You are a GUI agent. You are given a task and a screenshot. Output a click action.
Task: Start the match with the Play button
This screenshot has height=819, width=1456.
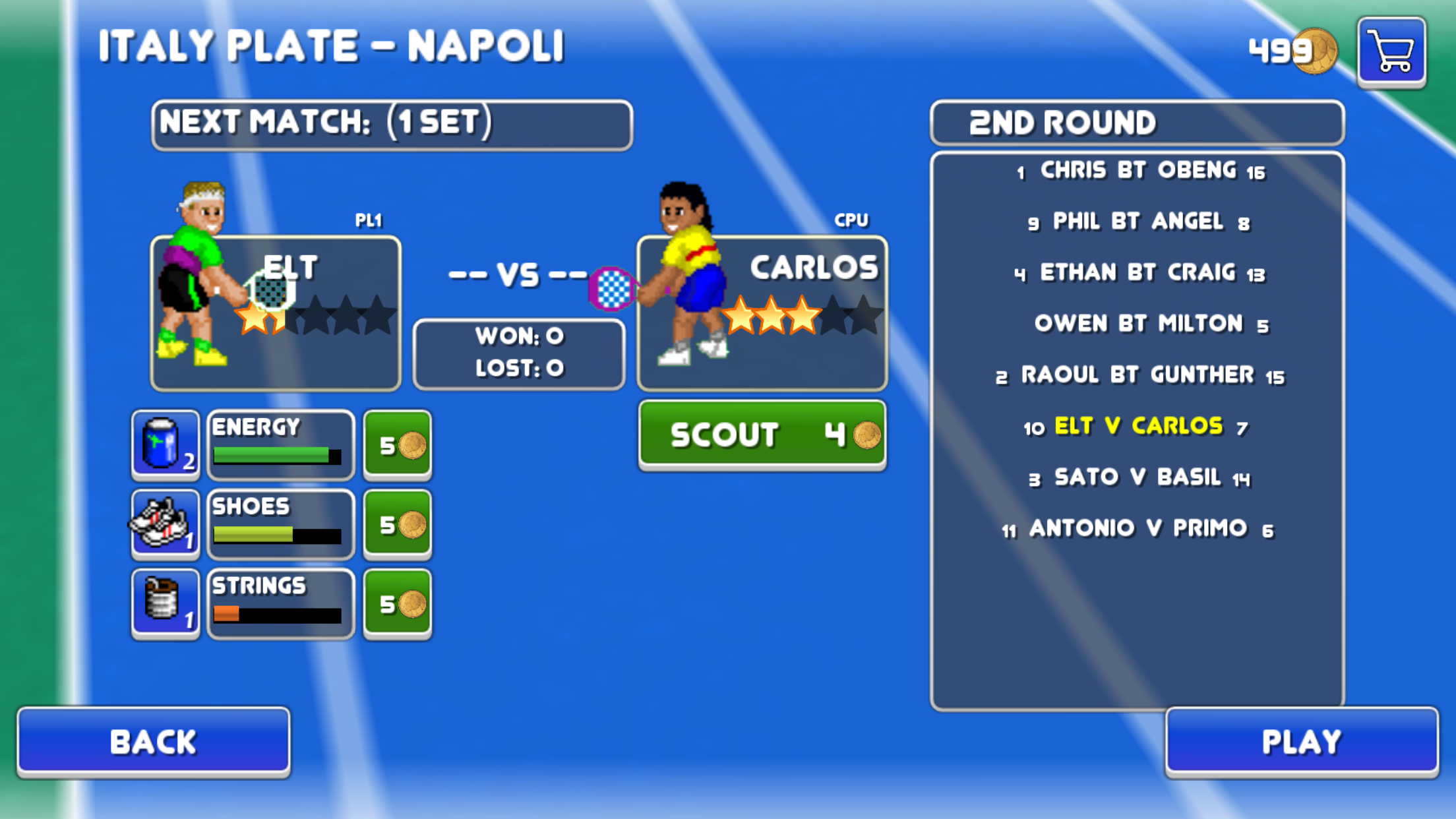point(1301,741)
